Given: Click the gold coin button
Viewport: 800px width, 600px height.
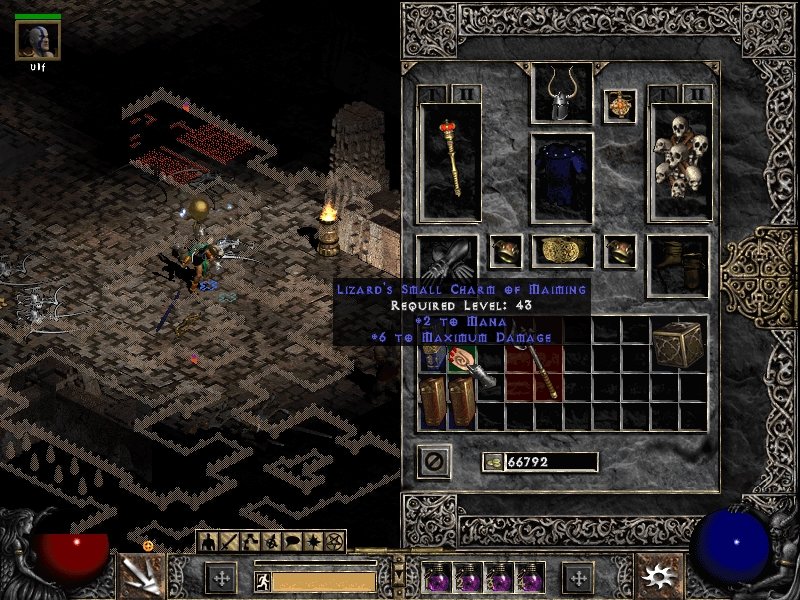Looking at the screenshot, I should coord(493,462).
